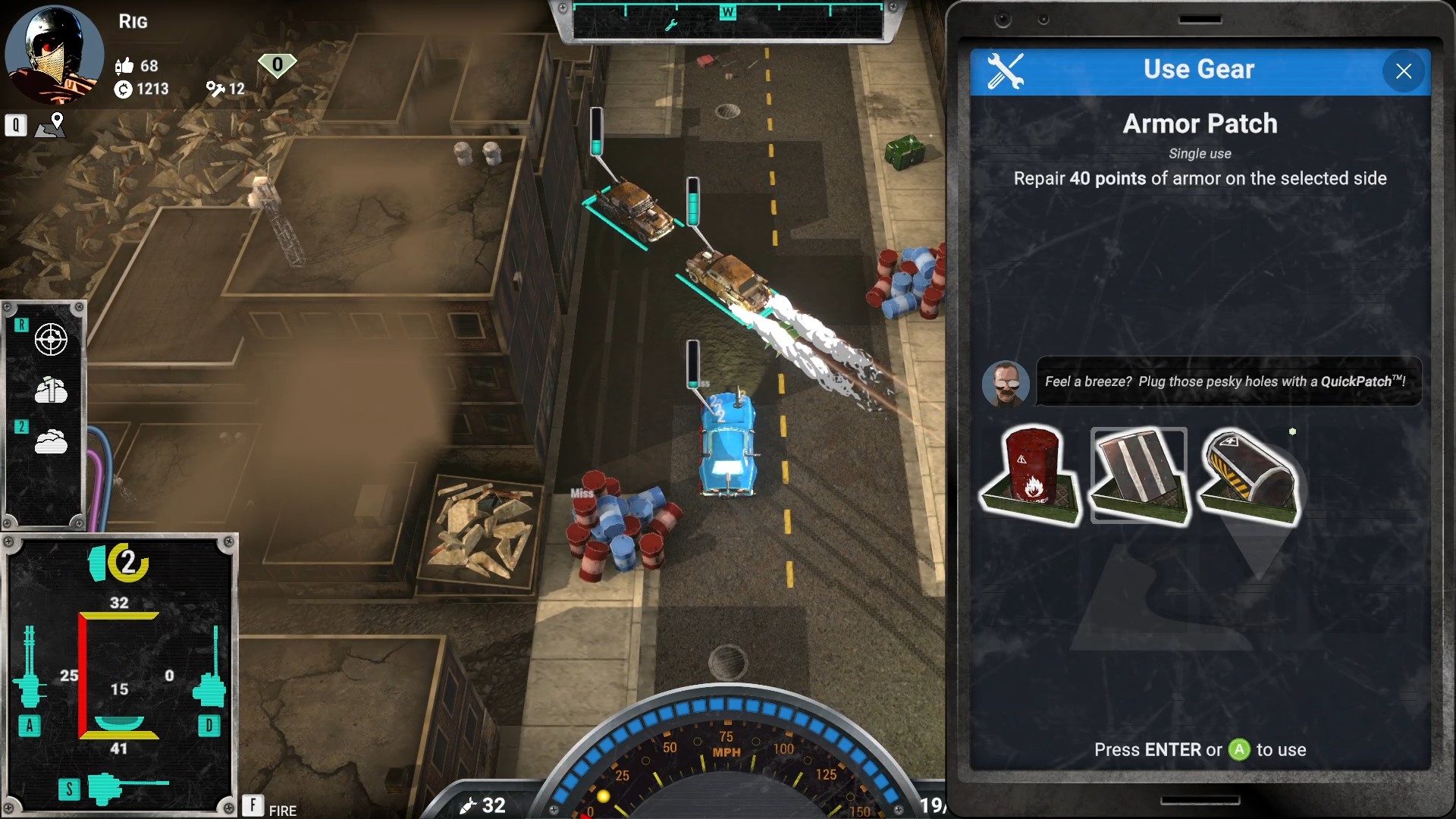
Task: Click the wrench icon on Use Gear header
Action: click(x=1006, y=70)
